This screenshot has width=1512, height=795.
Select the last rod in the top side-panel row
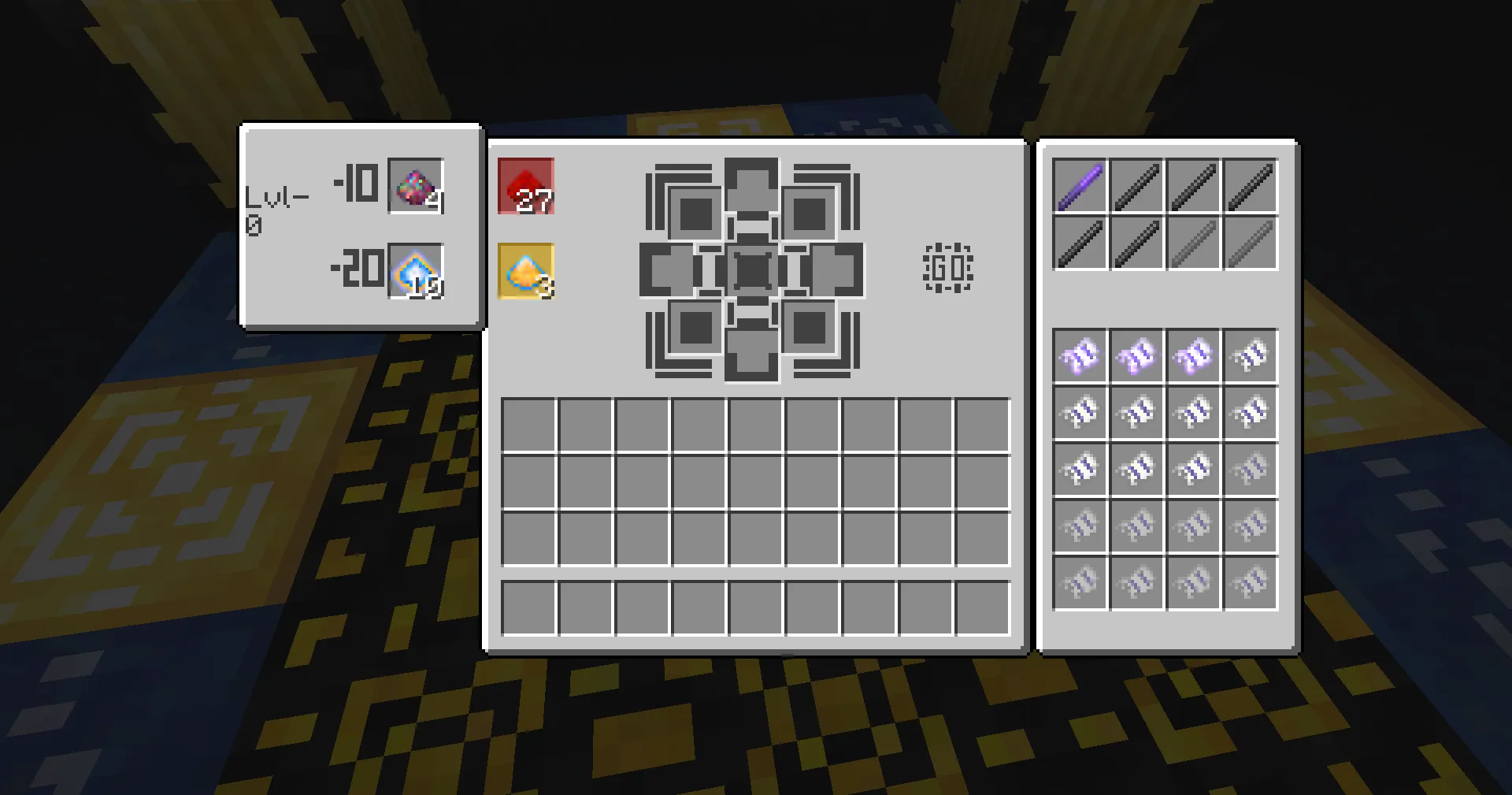click(x=1251, y=183)
